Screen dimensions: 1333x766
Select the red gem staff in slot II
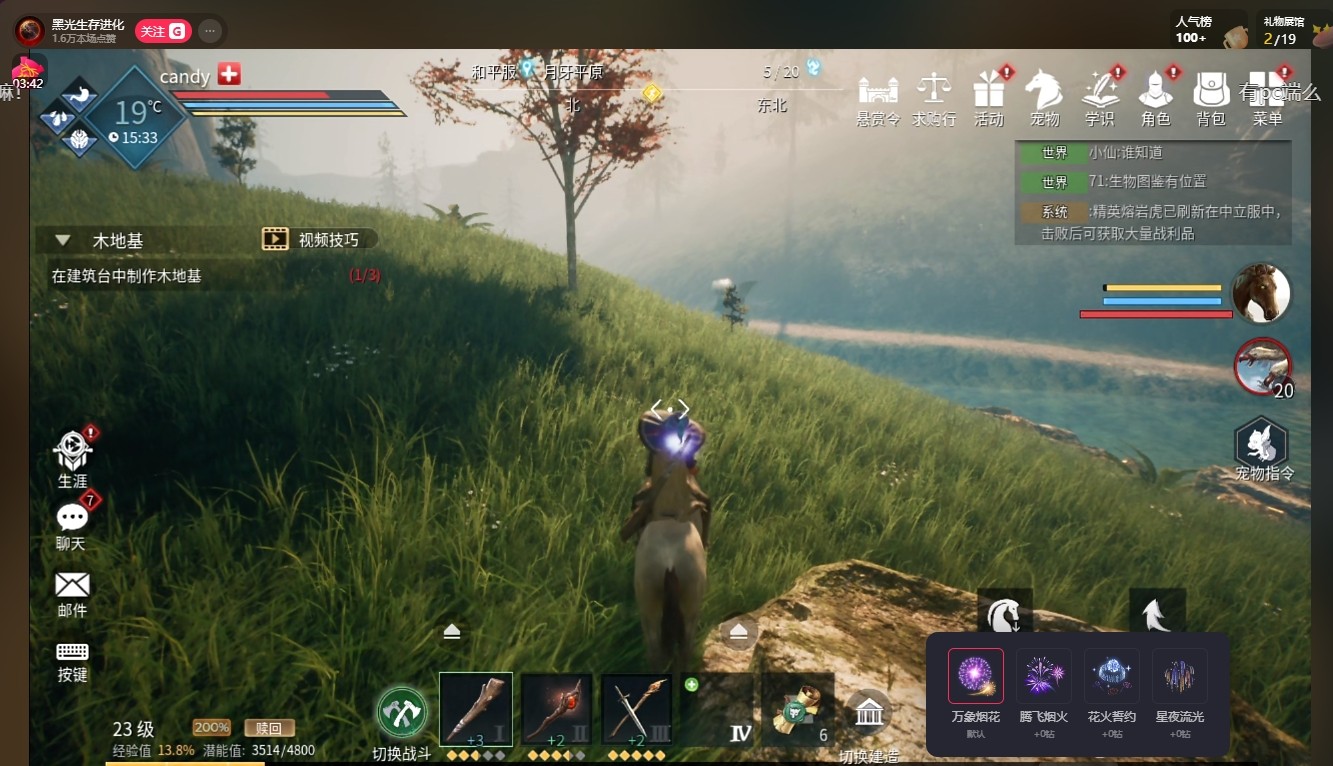[x=556, y=709]
